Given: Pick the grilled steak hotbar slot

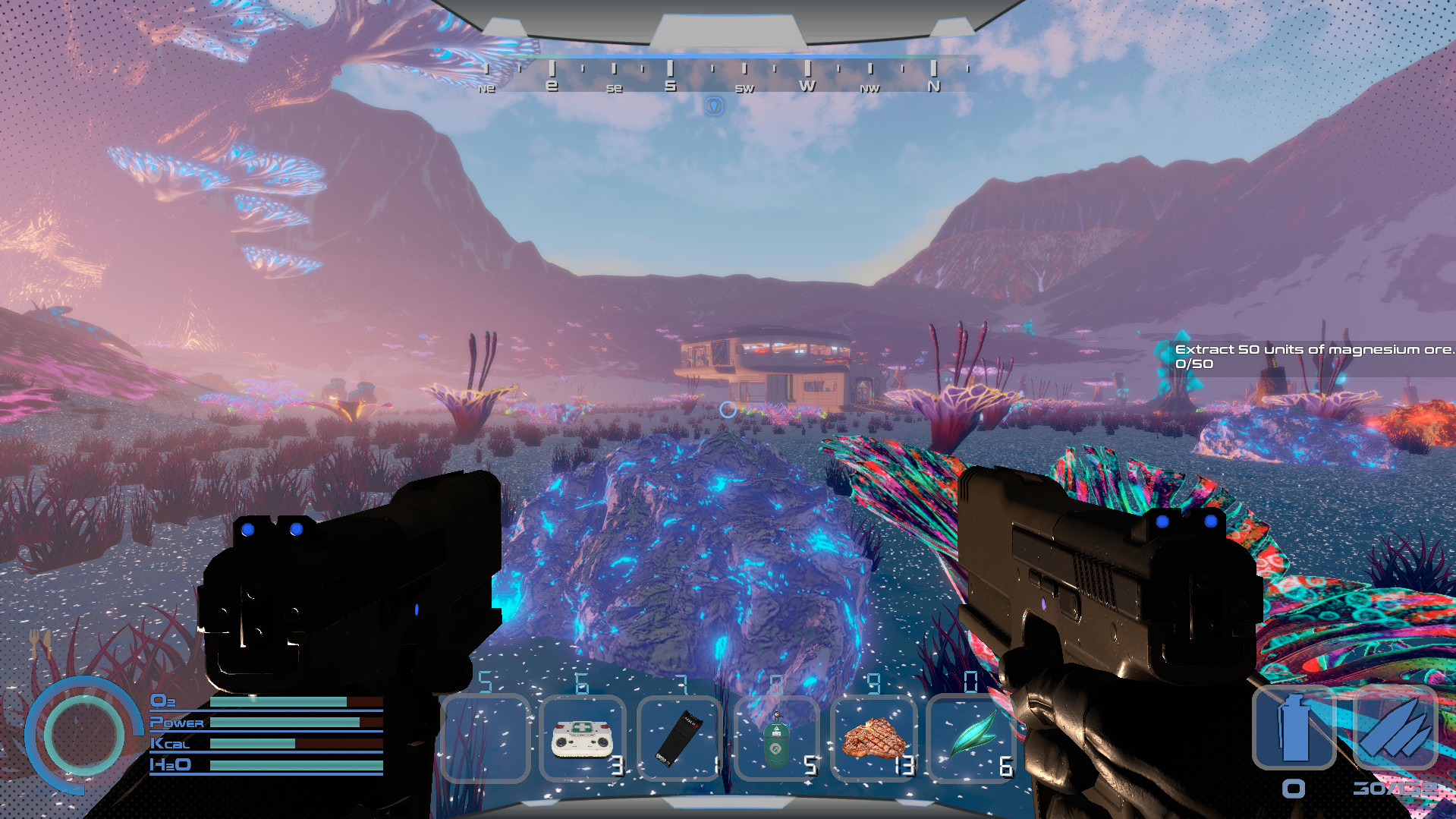Looking at the screenshot, I should coord(874,739).
